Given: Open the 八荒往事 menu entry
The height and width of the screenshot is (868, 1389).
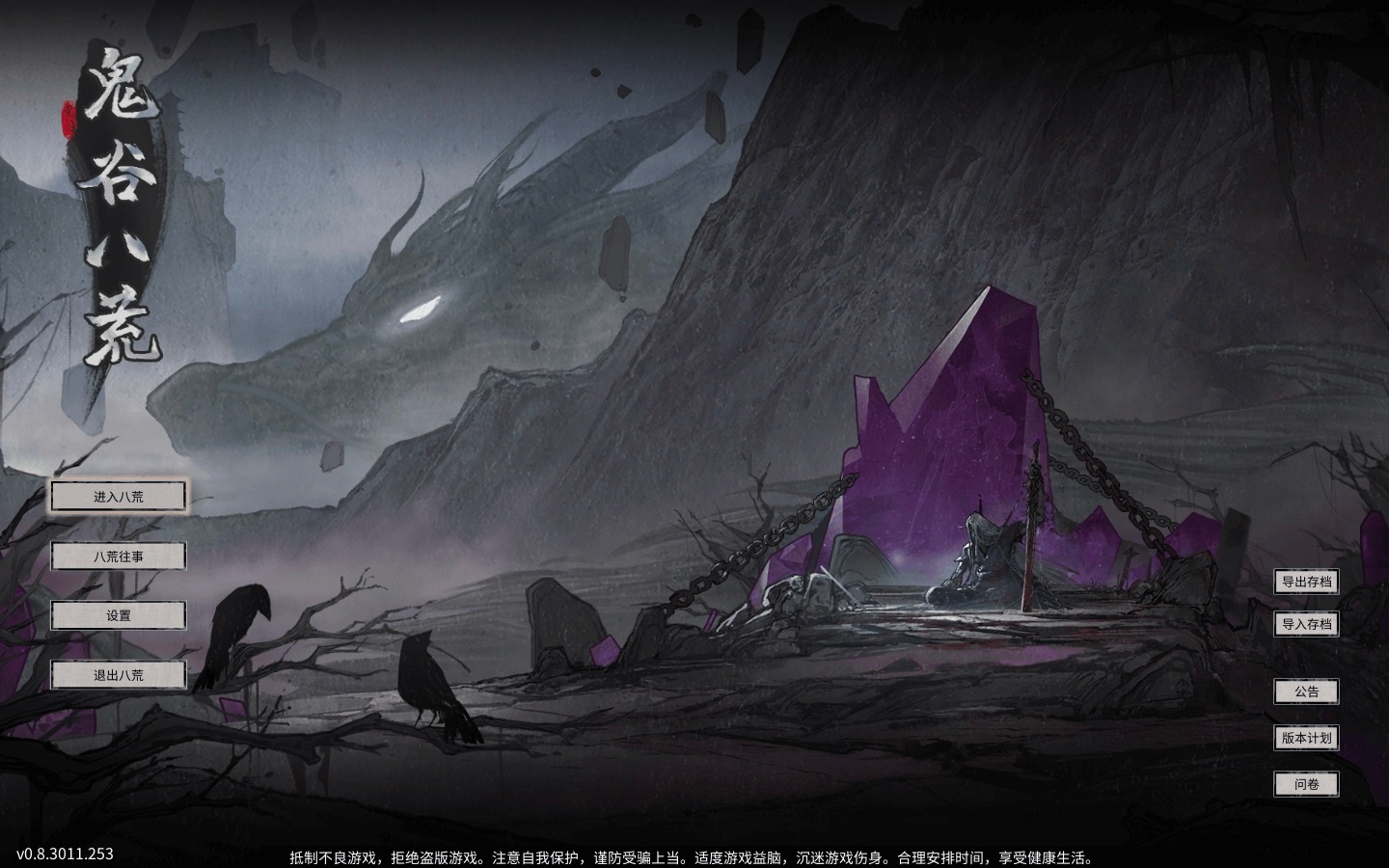Looking at the screenshot, I should [x=119, y=556].
